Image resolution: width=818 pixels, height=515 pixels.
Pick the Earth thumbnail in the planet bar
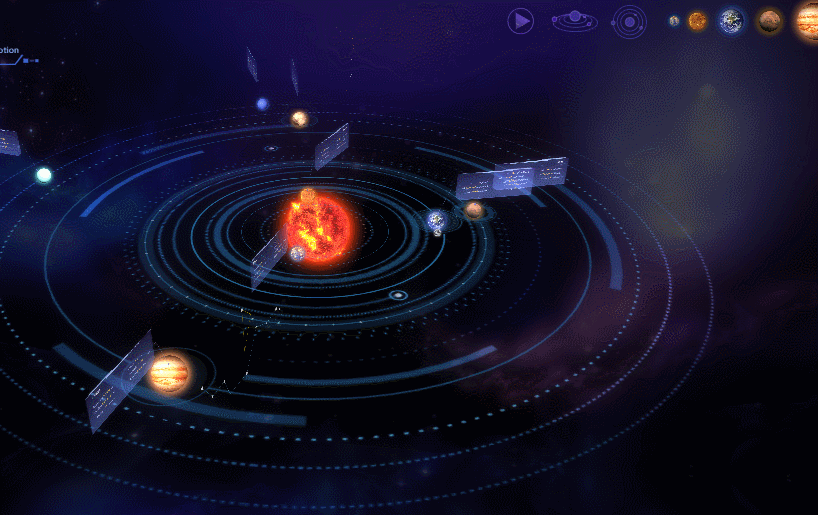tap(732, 21)
